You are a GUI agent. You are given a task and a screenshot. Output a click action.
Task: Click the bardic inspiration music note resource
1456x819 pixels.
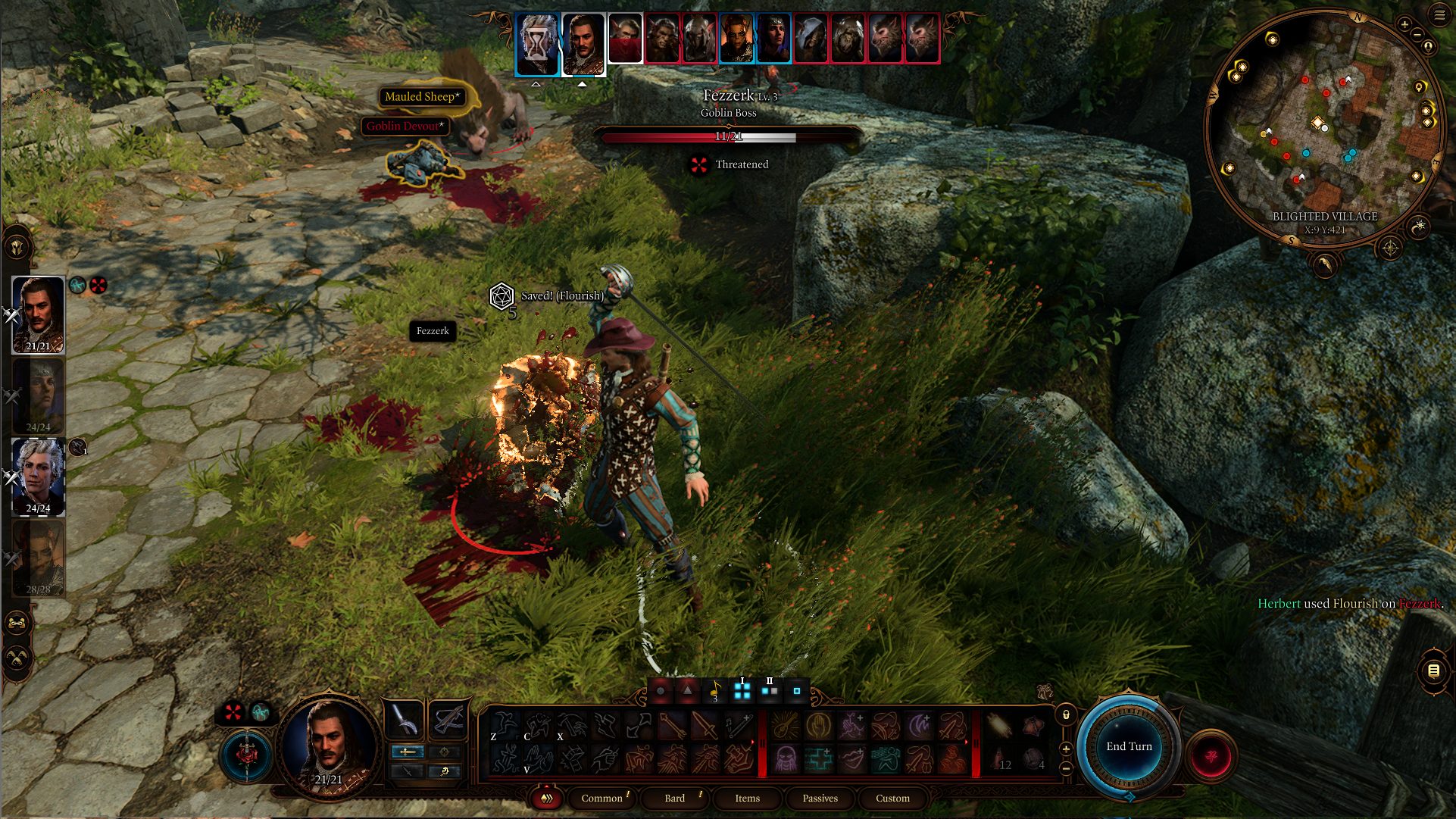[714, 691]
